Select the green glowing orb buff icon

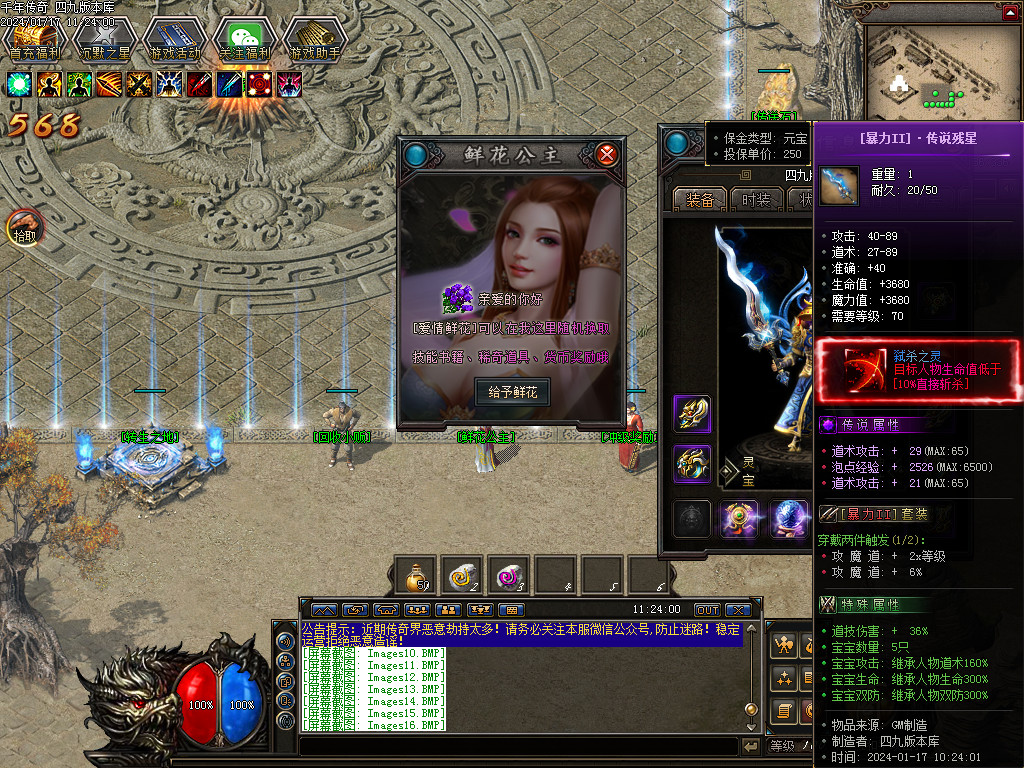pyautogui.click(x=20, y=84)
